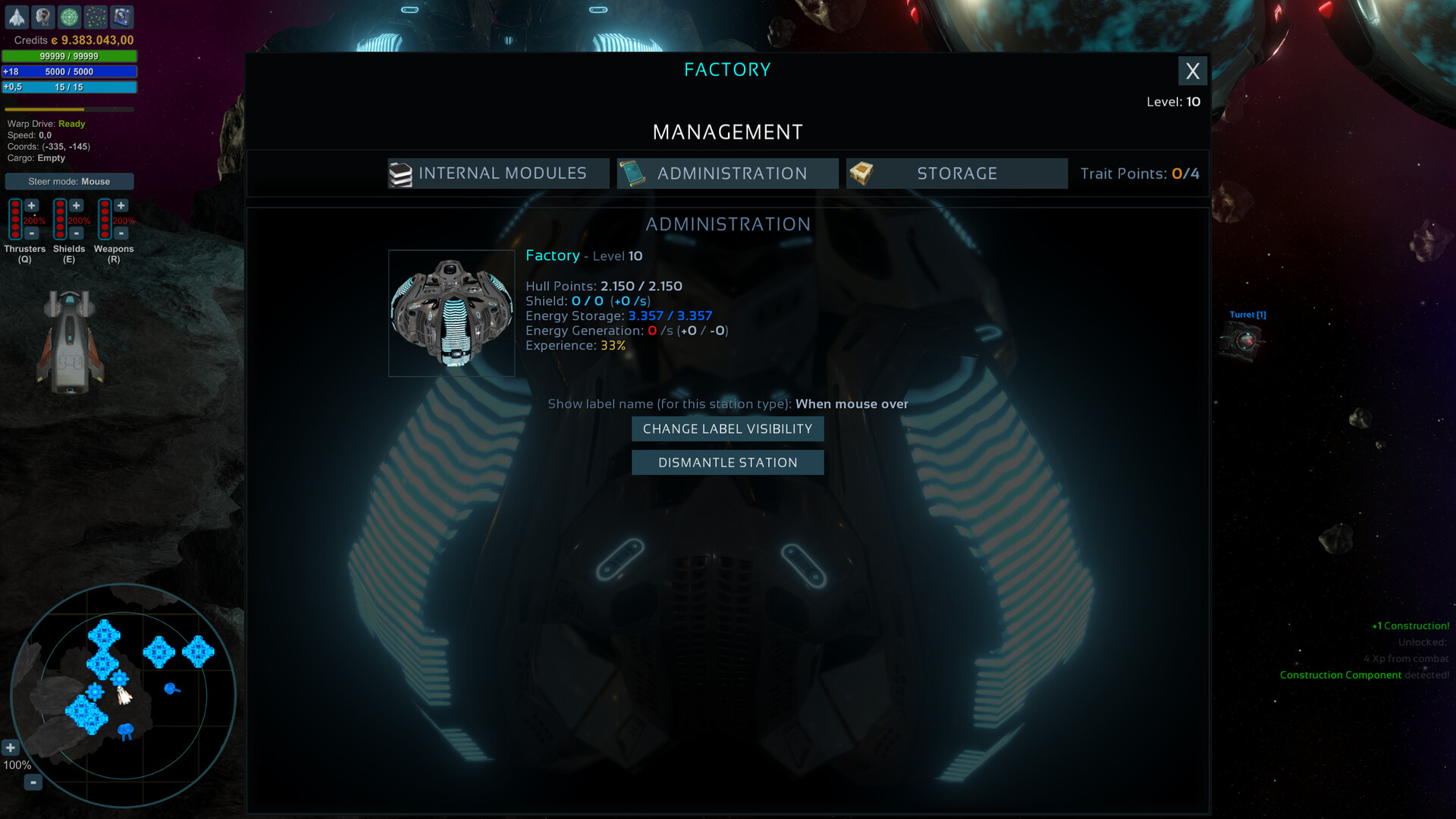Open the radar scanner icon

[69, 17]
